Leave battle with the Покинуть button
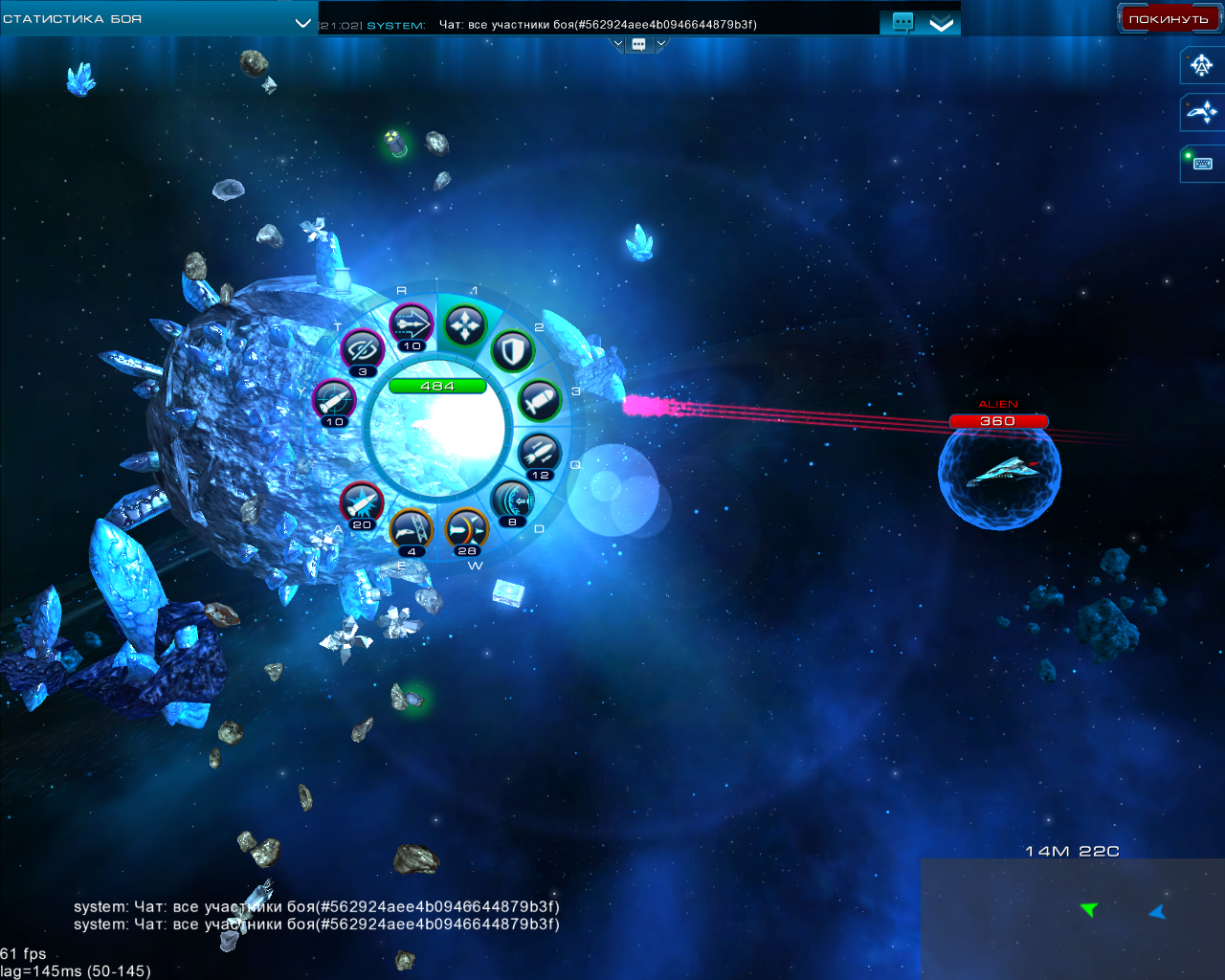Image resolution: width=1225 pixels, height=980 pixels. pos(1168,19)
